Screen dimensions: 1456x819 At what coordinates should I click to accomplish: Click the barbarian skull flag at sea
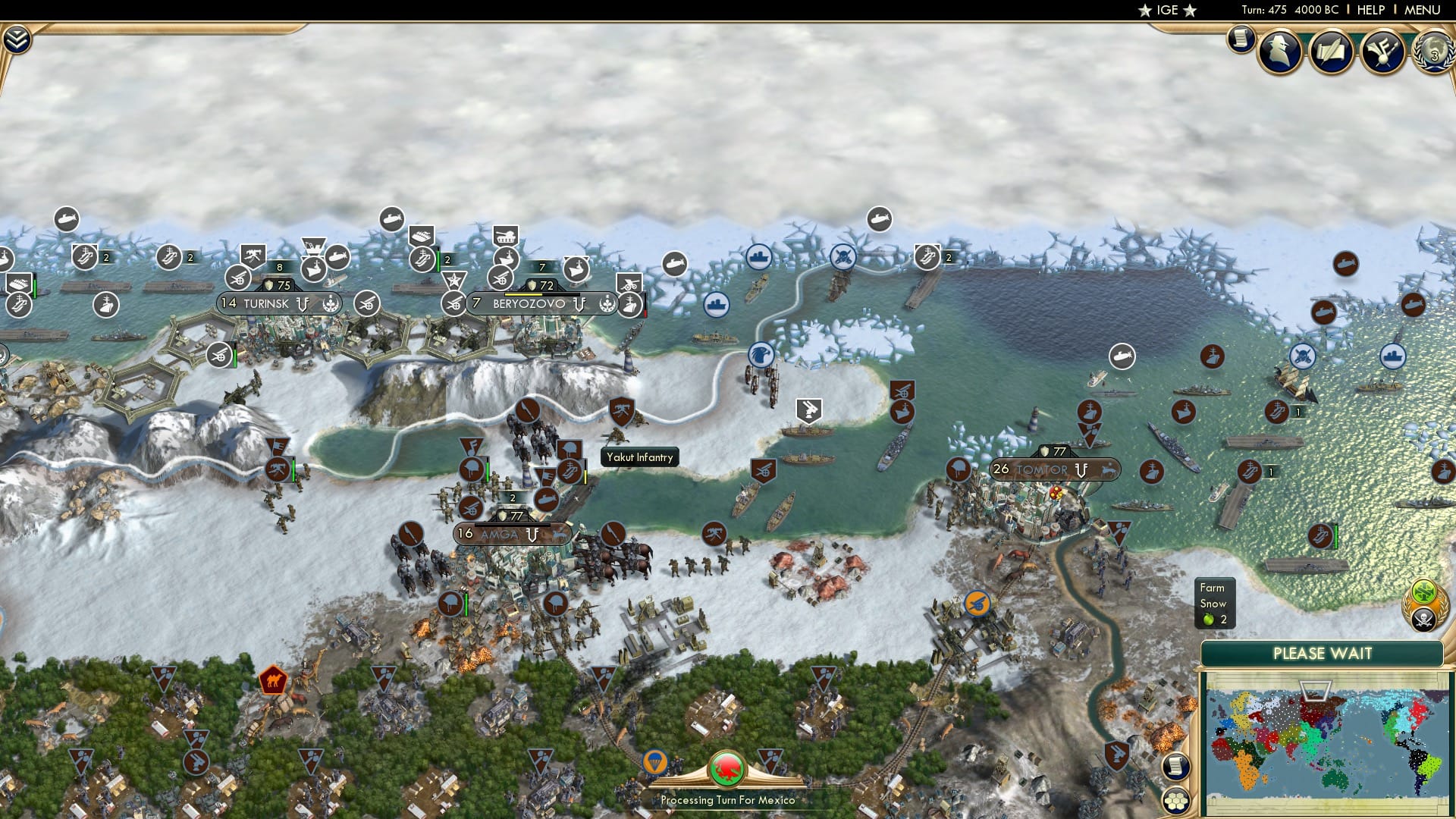843,256
